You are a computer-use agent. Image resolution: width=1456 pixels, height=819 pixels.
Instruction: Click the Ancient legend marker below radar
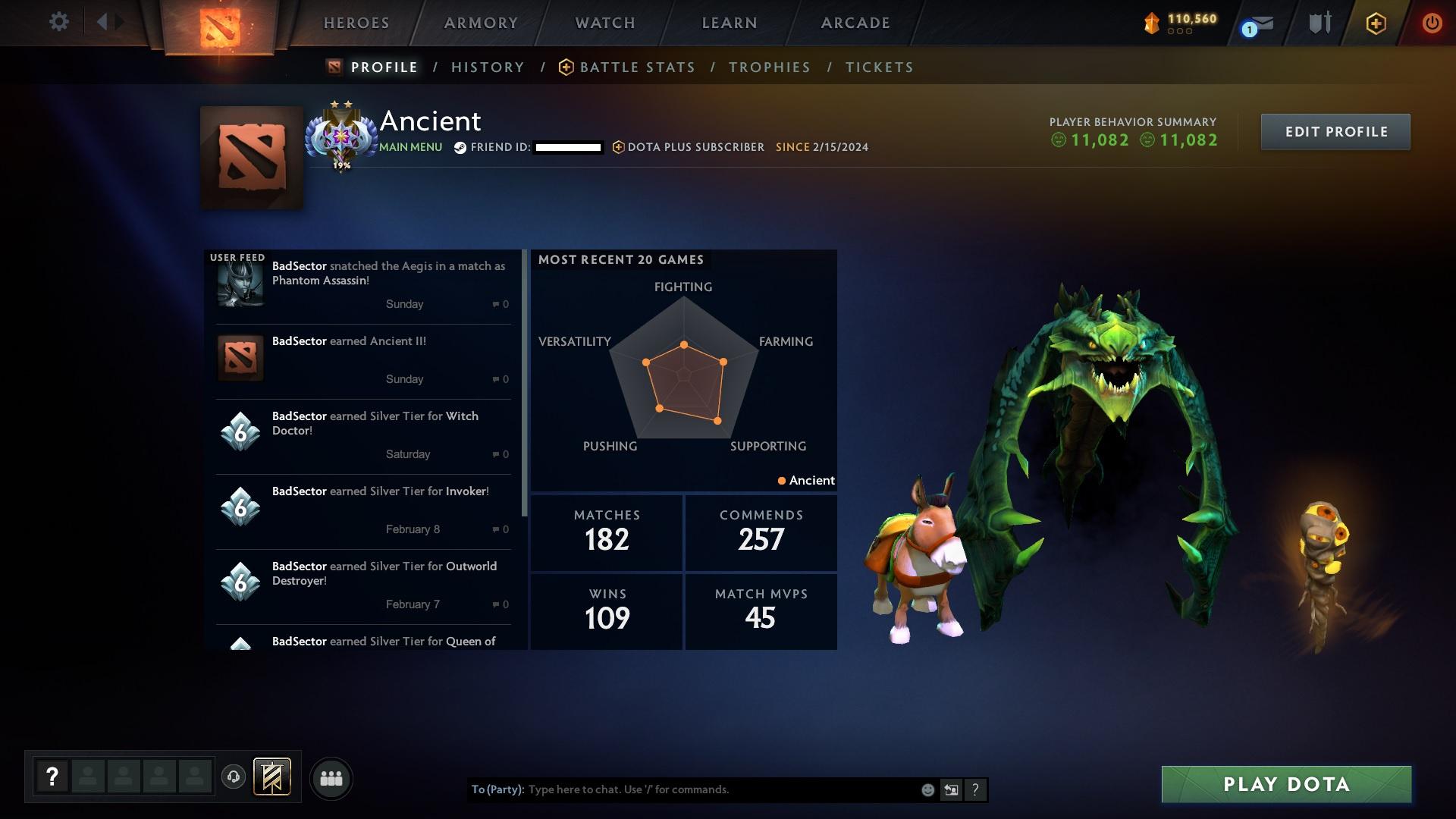click(806, 480)
